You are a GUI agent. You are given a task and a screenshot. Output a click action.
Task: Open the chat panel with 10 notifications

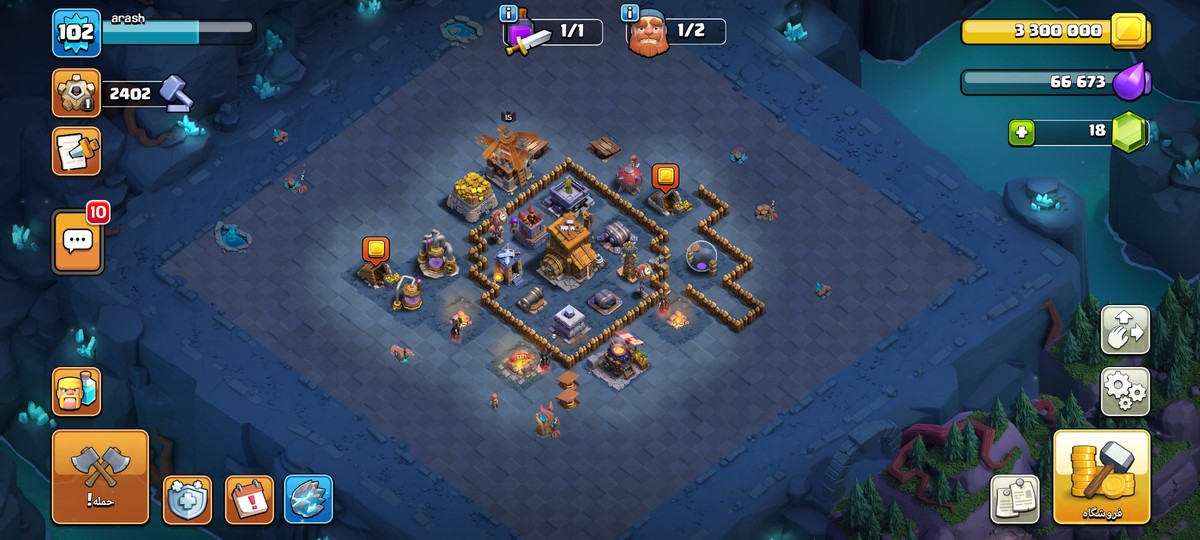pyautogui.click(x=77, y=241)
